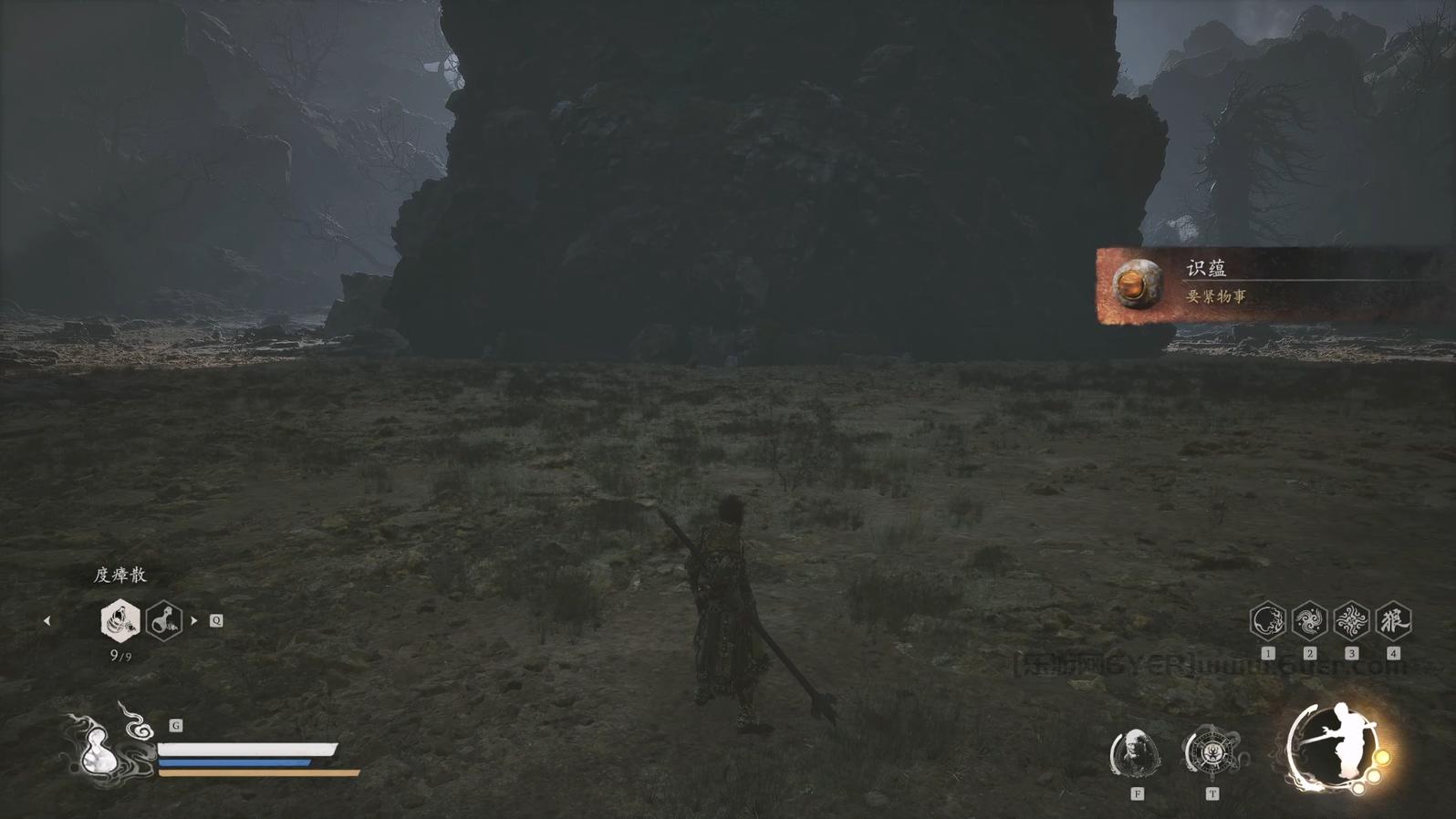Choose the dimmed flask item slot

click(x=164, y=621)
